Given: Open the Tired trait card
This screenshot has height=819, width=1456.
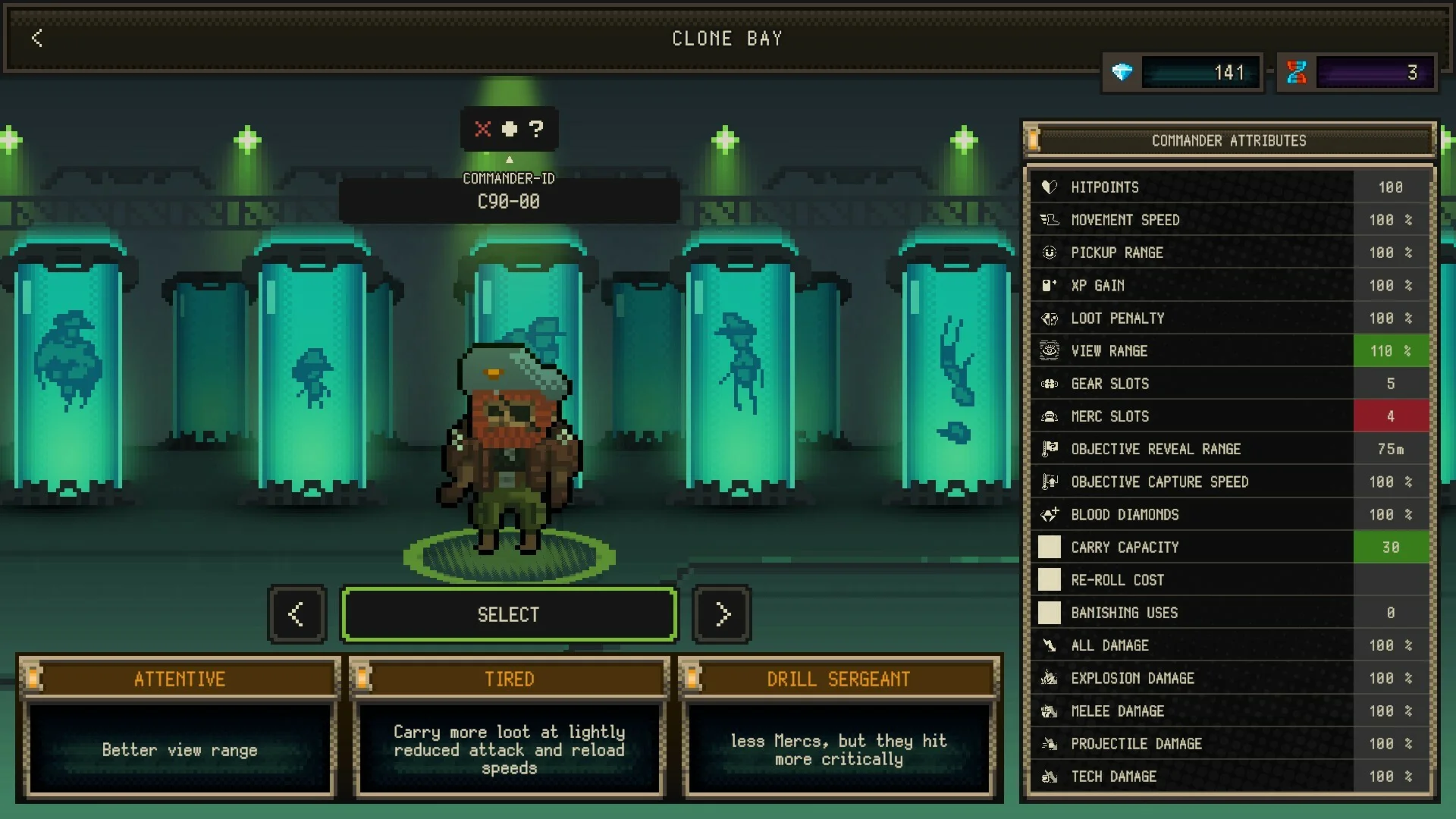Looking at the screenshot, I should click(509, 728).
